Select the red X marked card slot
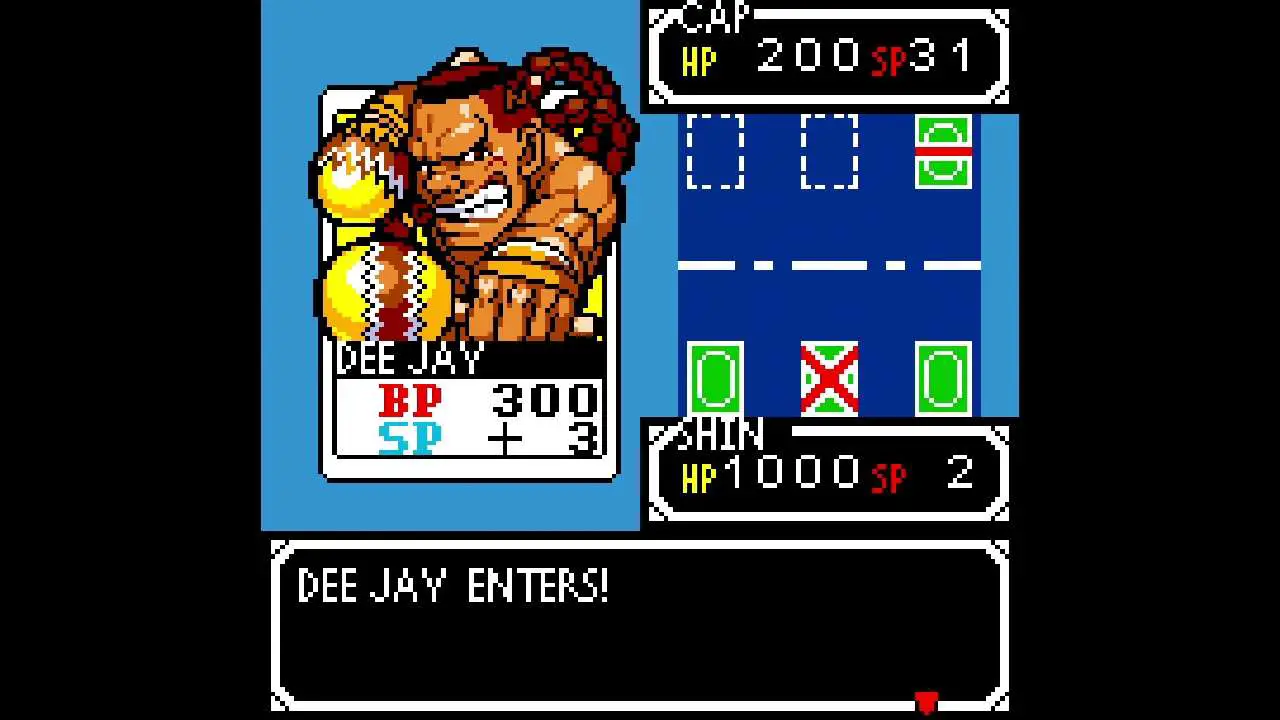1280x720 pixels. coord(828,379)
